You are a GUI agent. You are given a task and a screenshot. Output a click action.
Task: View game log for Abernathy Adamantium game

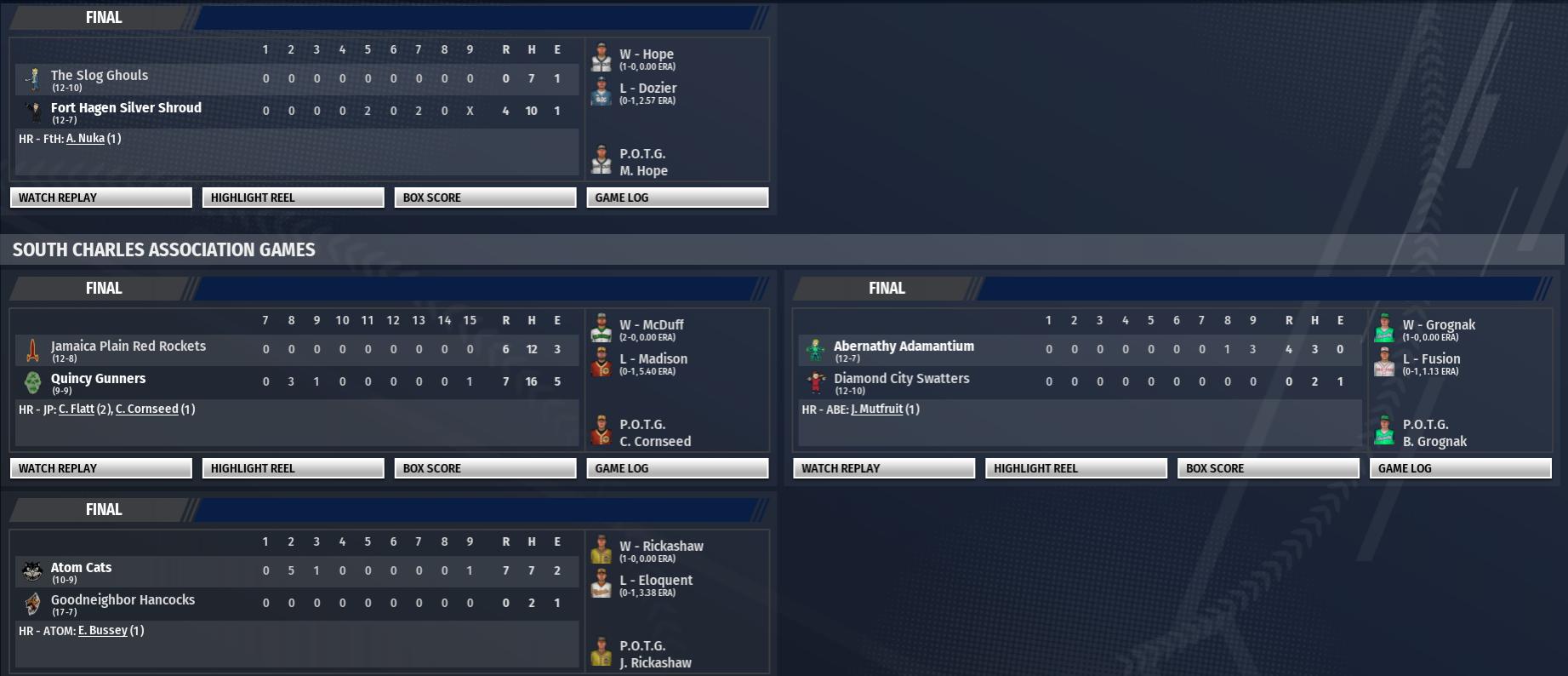1461,468
